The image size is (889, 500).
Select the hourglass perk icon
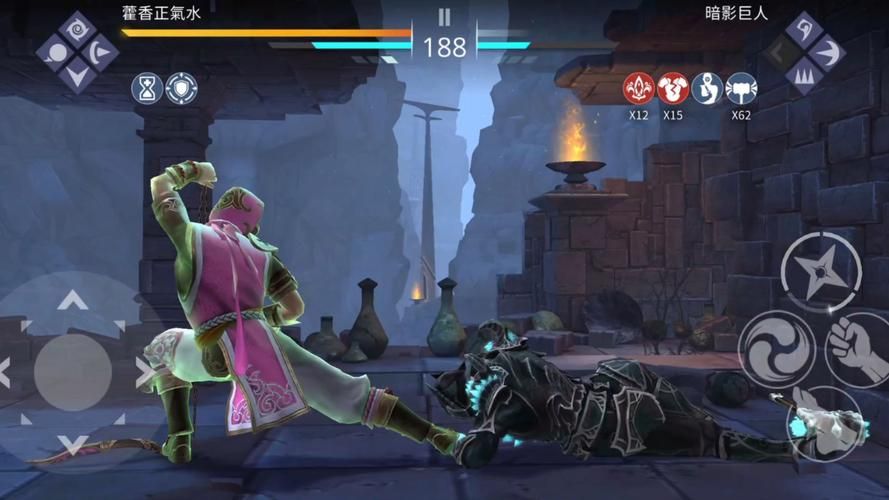tap(147, 89)
